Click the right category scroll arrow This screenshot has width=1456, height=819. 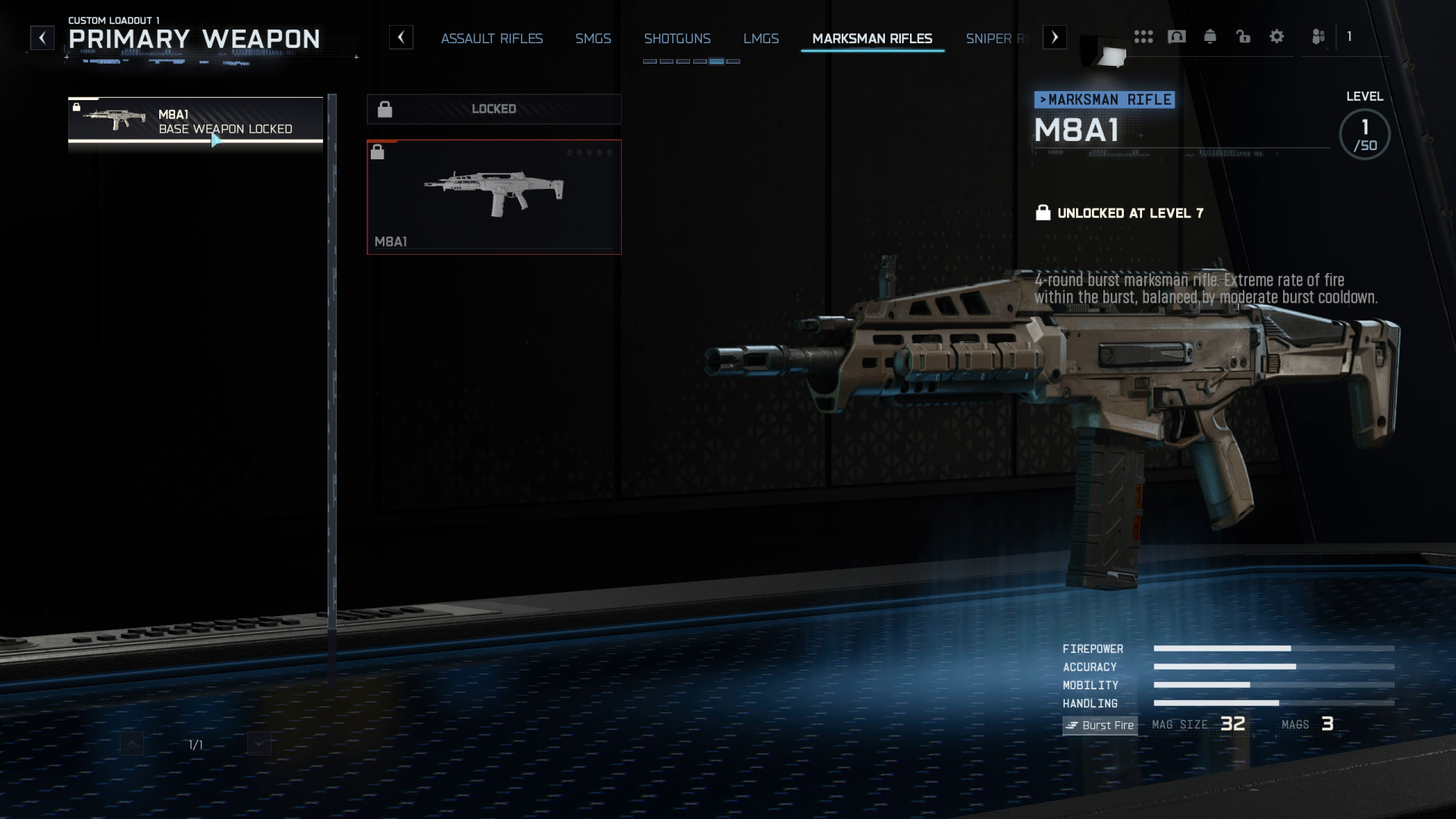[x=1055, y=37]
